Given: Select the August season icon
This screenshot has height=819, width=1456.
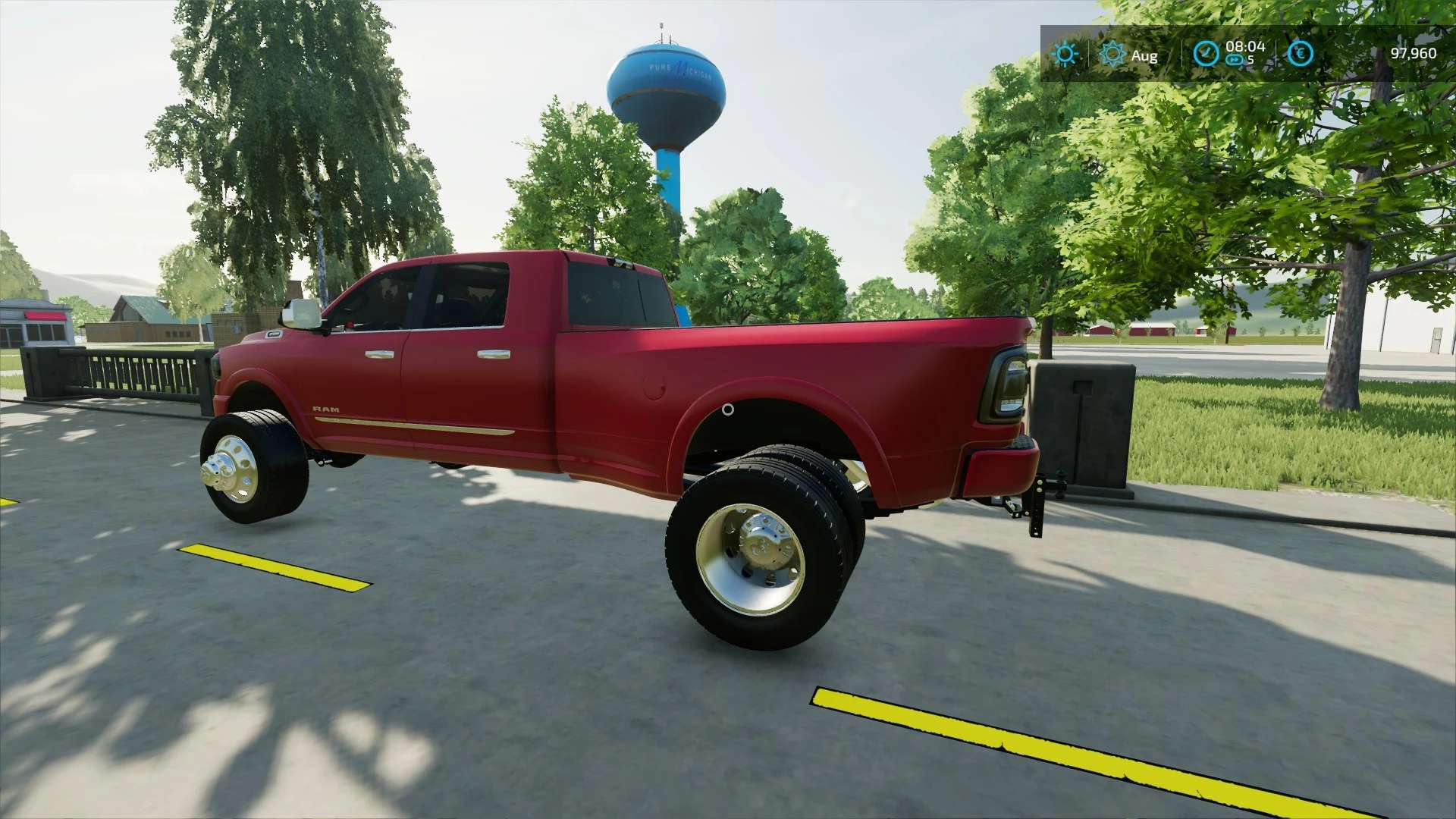Looking at the screenshot, I should coord(1112,54).
